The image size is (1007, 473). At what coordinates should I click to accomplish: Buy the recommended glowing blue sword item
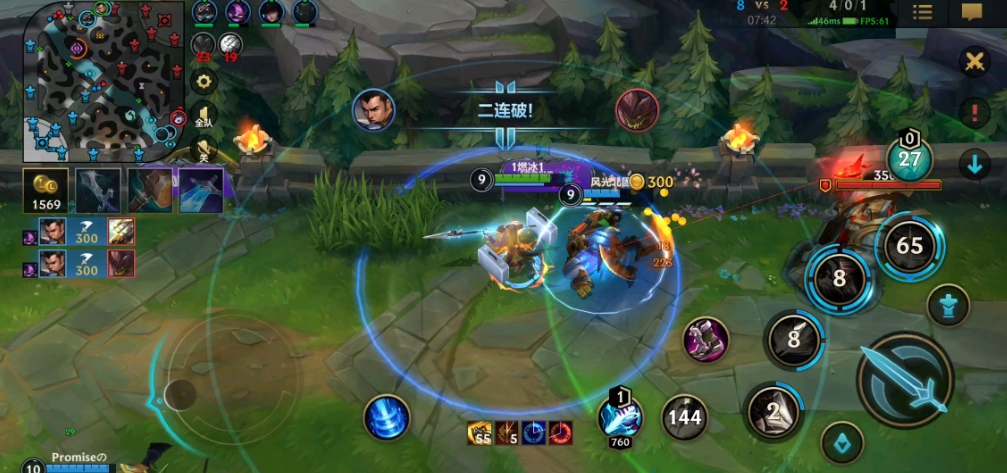click(200, 189)
